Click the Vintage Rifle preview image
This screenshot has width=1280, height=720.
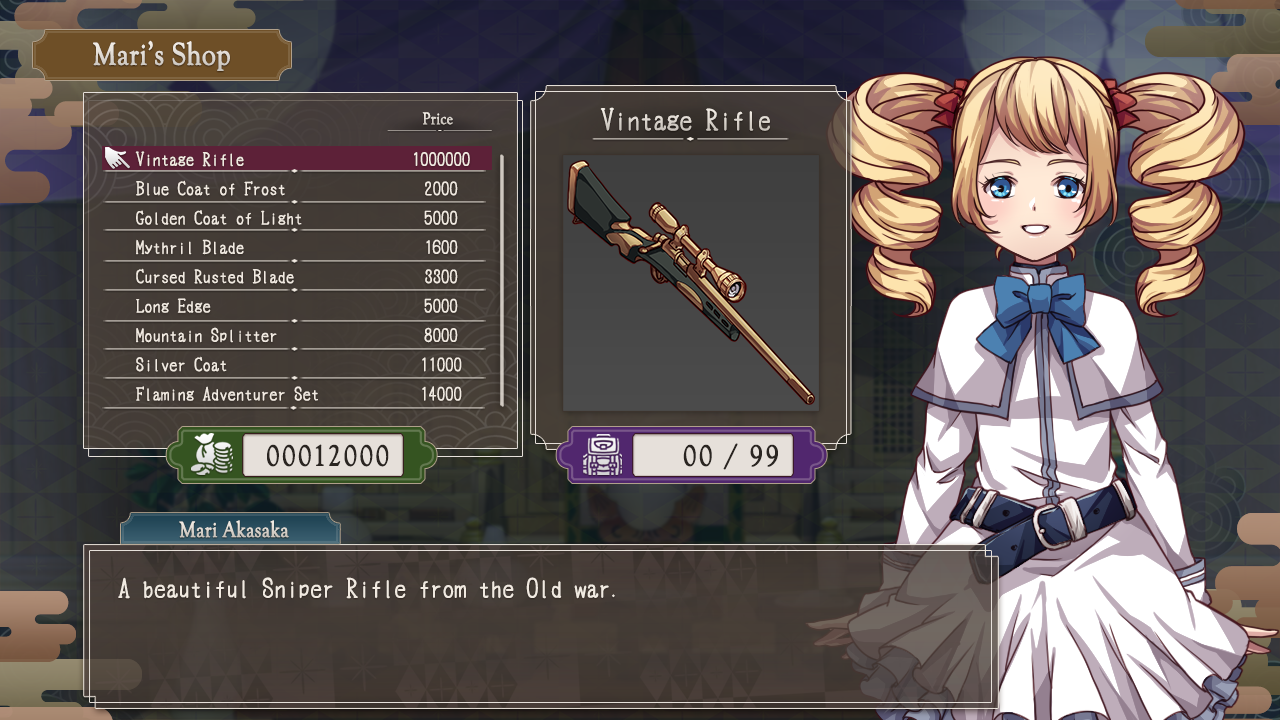(690, 283)
